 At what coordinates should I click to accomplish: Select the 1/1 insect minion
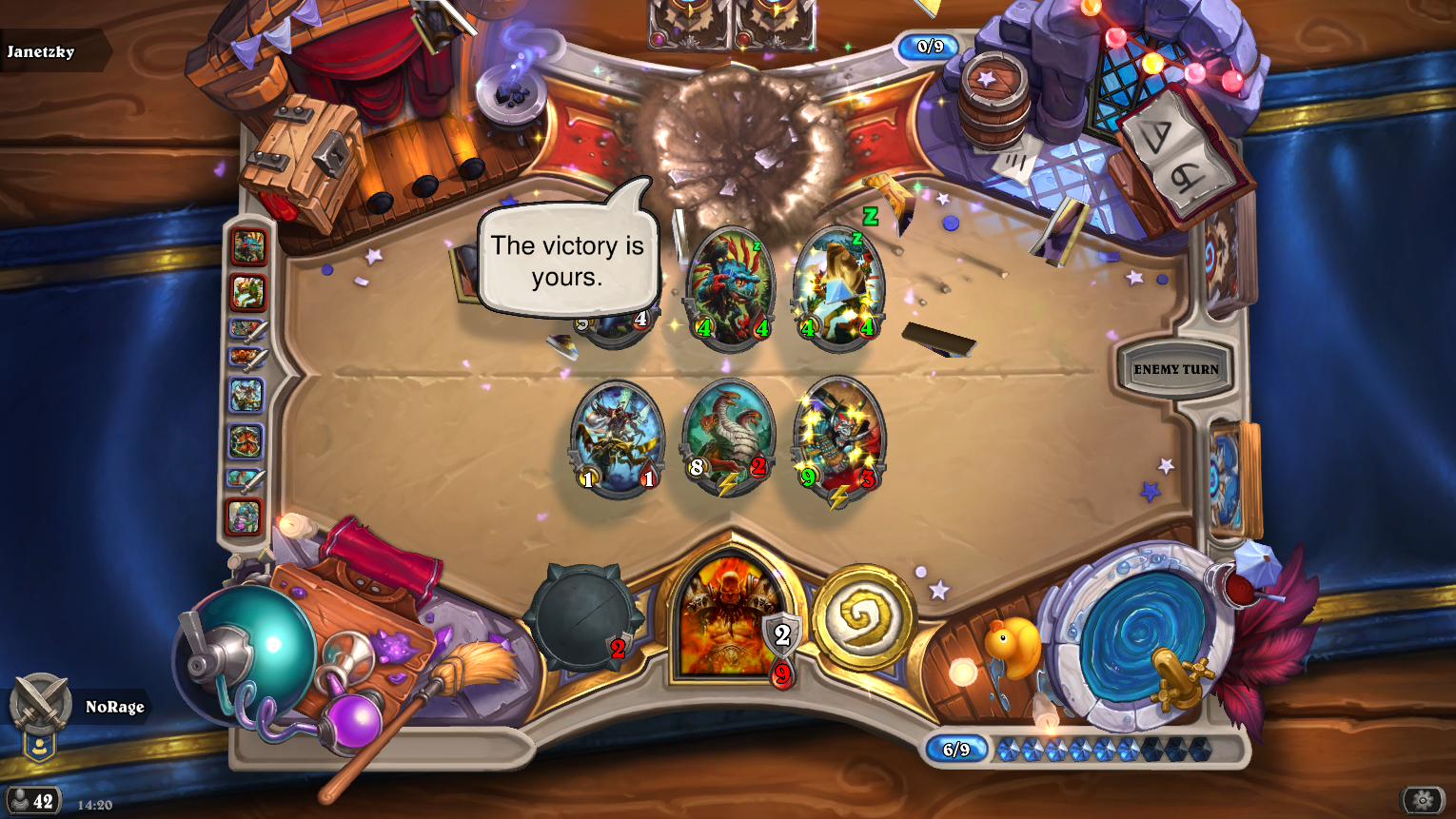[617, 438]
